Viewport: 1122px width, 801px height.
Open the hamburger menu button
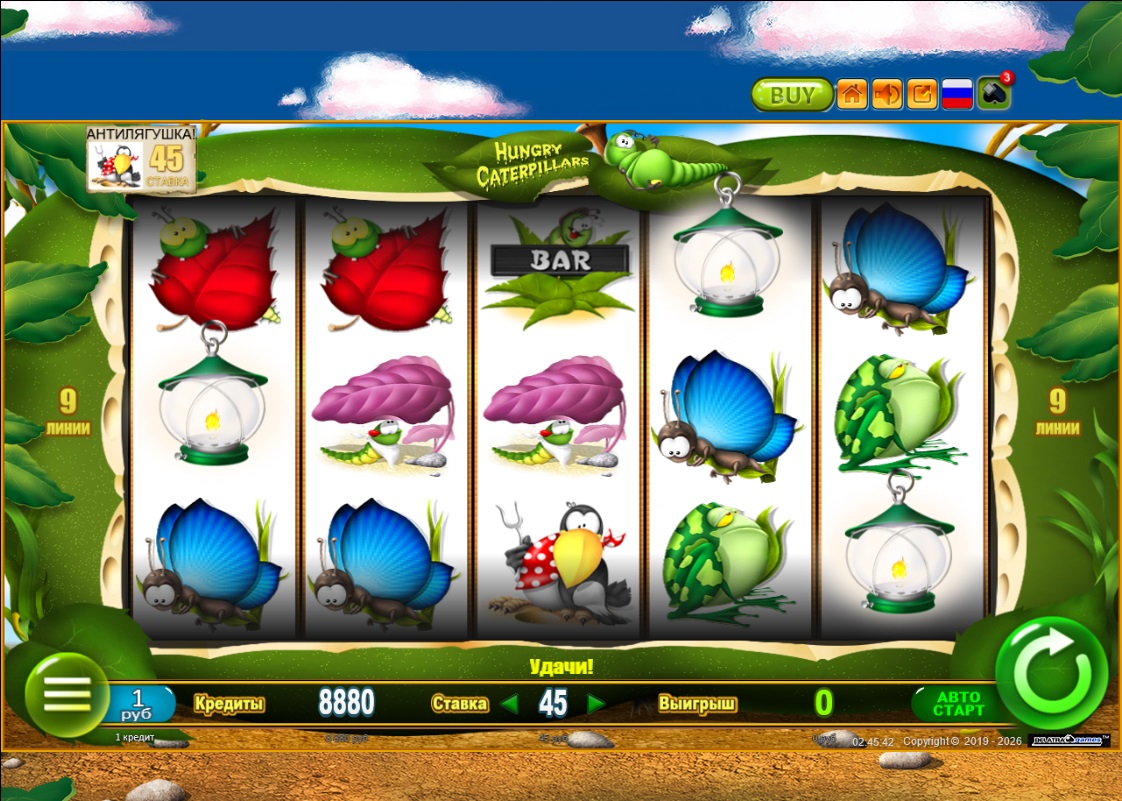tap(67, 693)
